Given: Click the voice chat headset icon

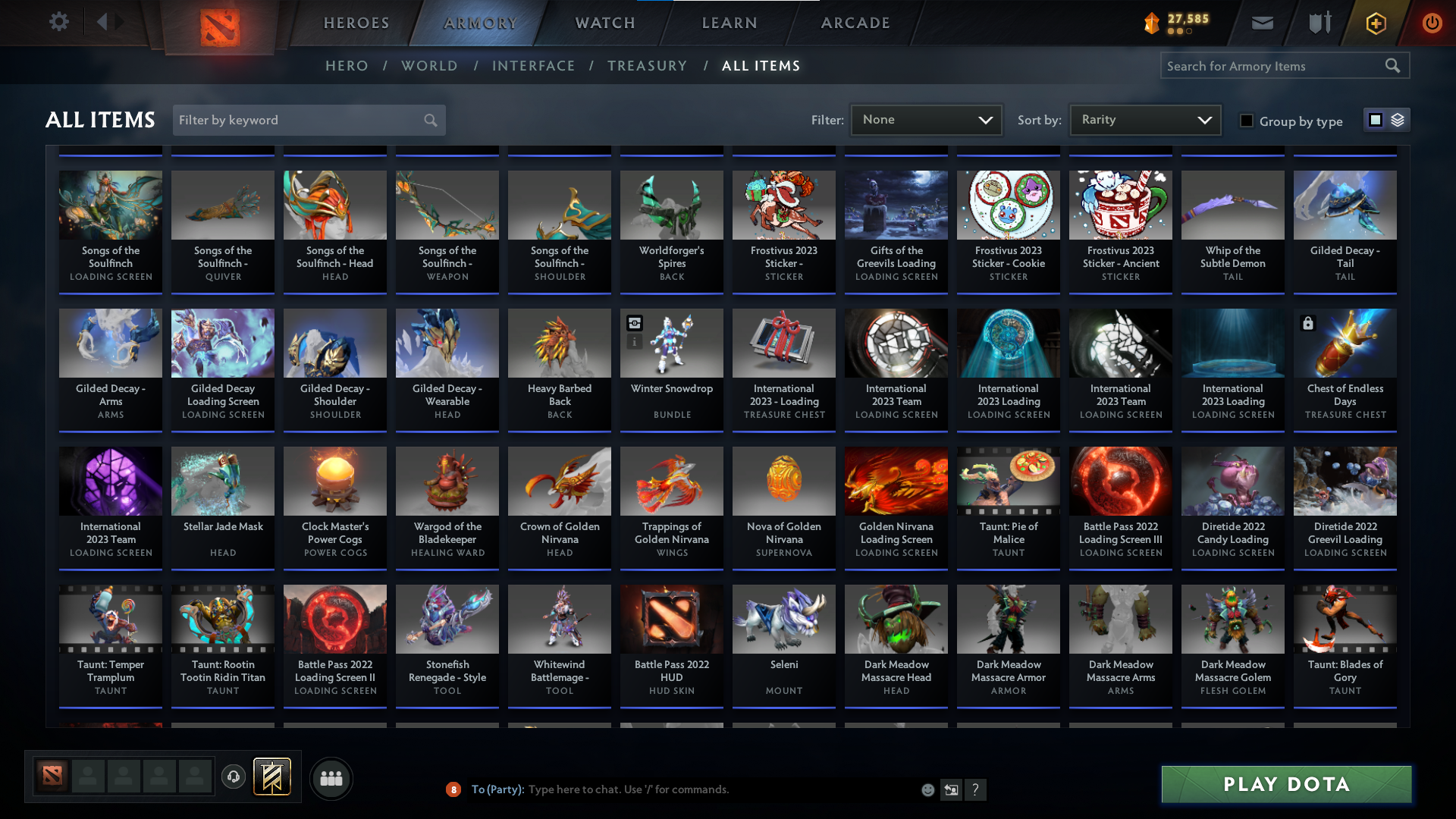Looking at the screenshot, I should [234, 777].
